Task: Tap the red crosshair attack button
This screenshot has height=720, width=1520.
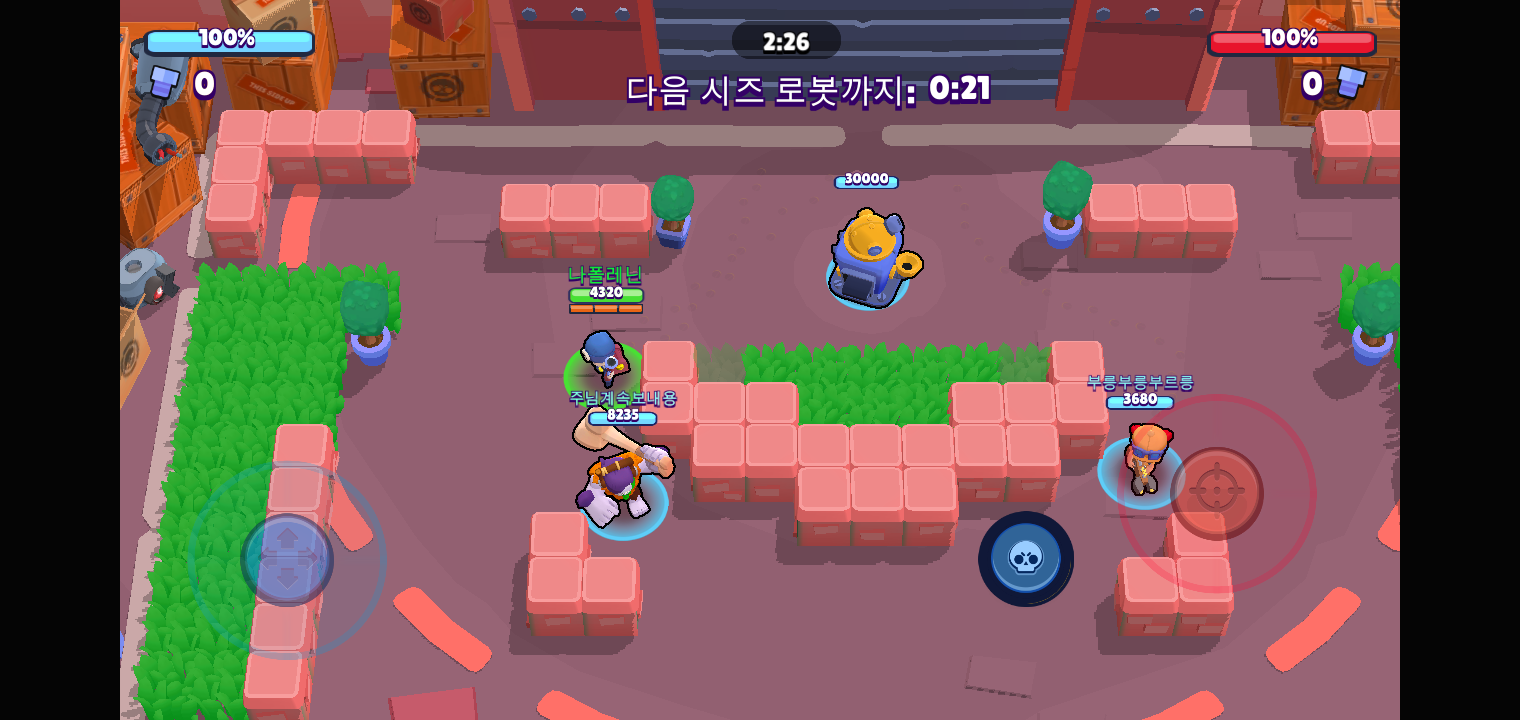Action: 1216,493
